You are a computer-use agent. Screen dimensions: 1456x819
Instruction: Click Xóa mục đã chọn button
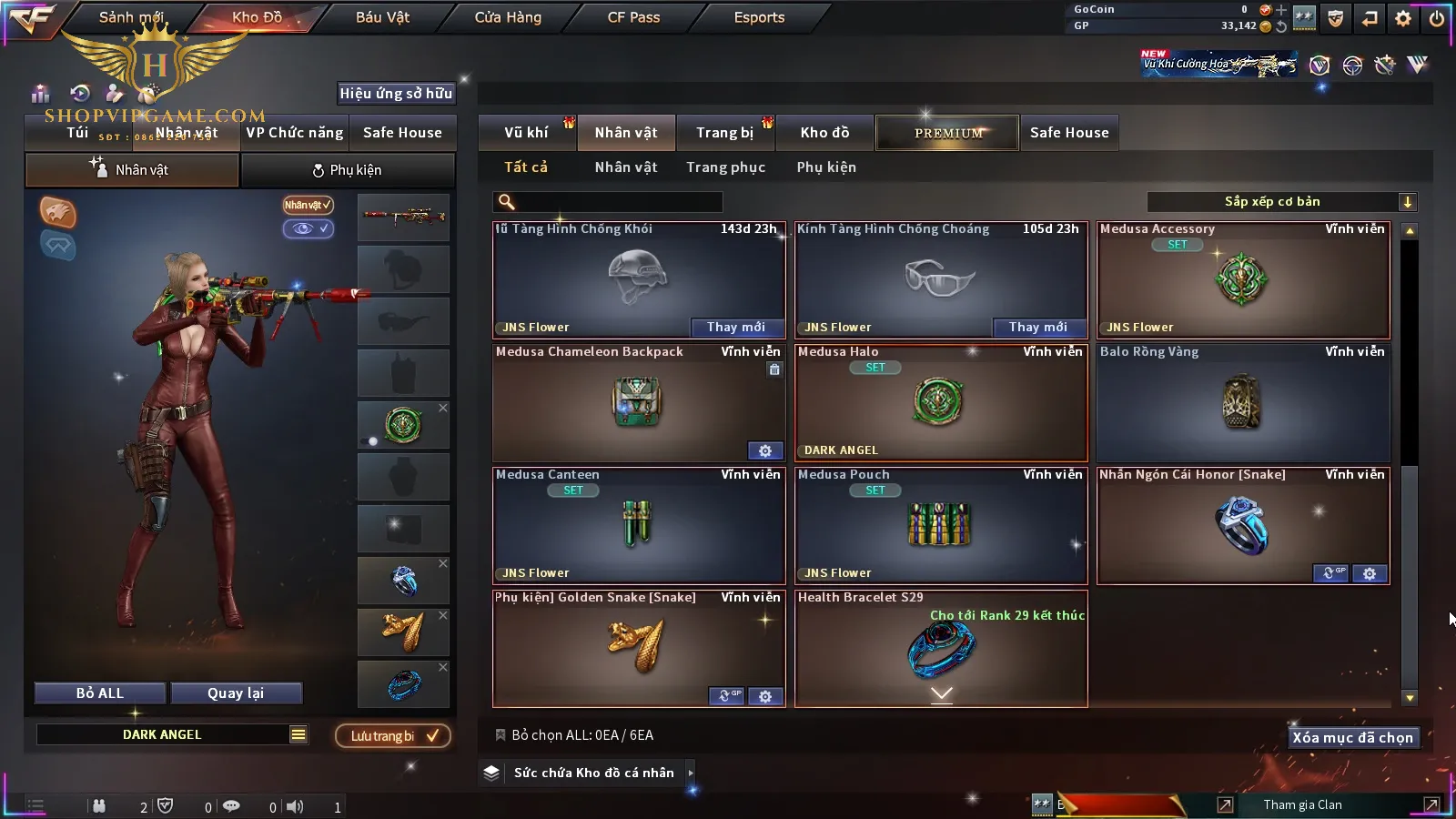[x=1352, y=738]
